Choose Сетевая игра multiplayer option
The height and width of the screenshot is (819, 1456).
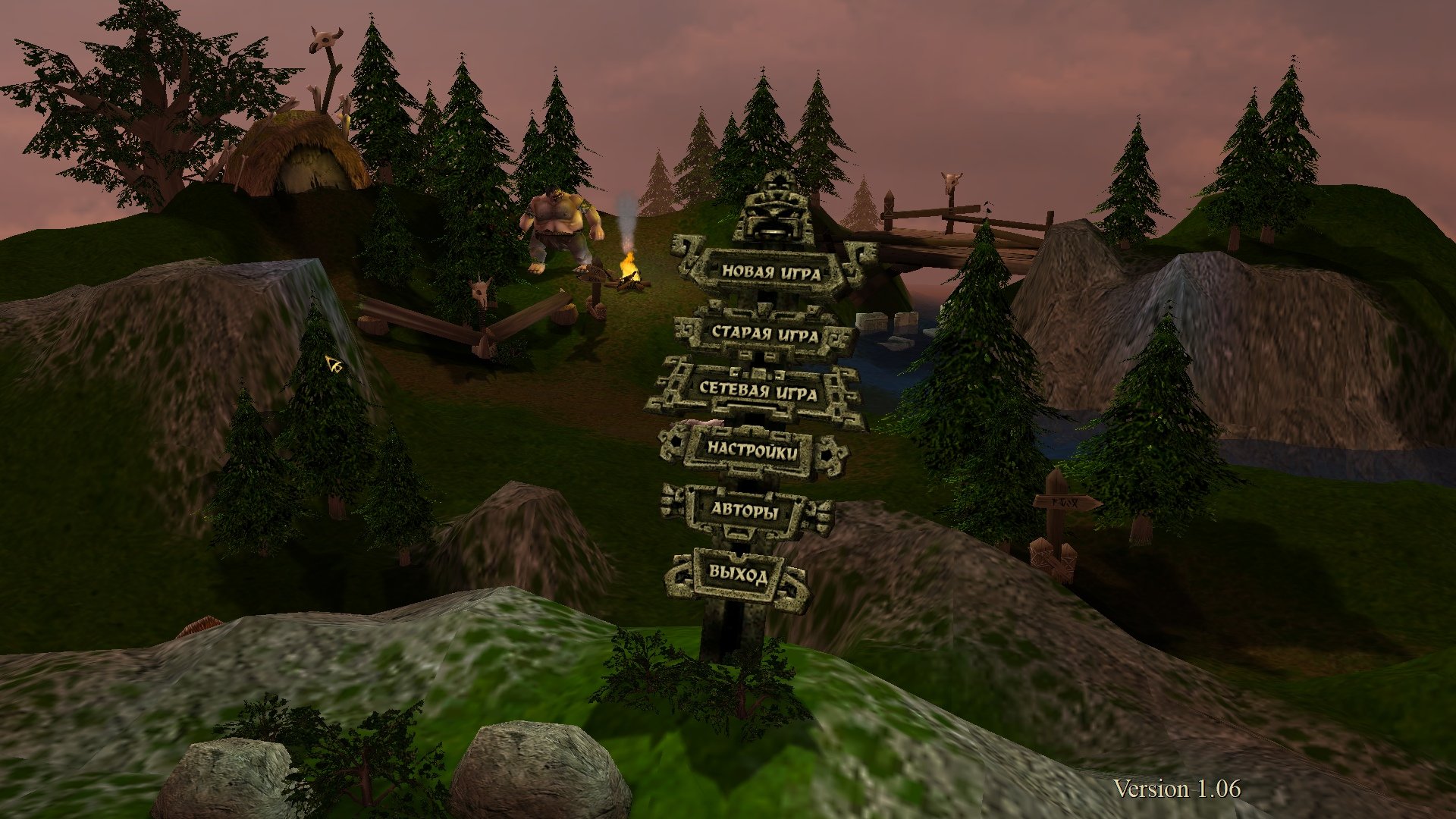point(758,391)
